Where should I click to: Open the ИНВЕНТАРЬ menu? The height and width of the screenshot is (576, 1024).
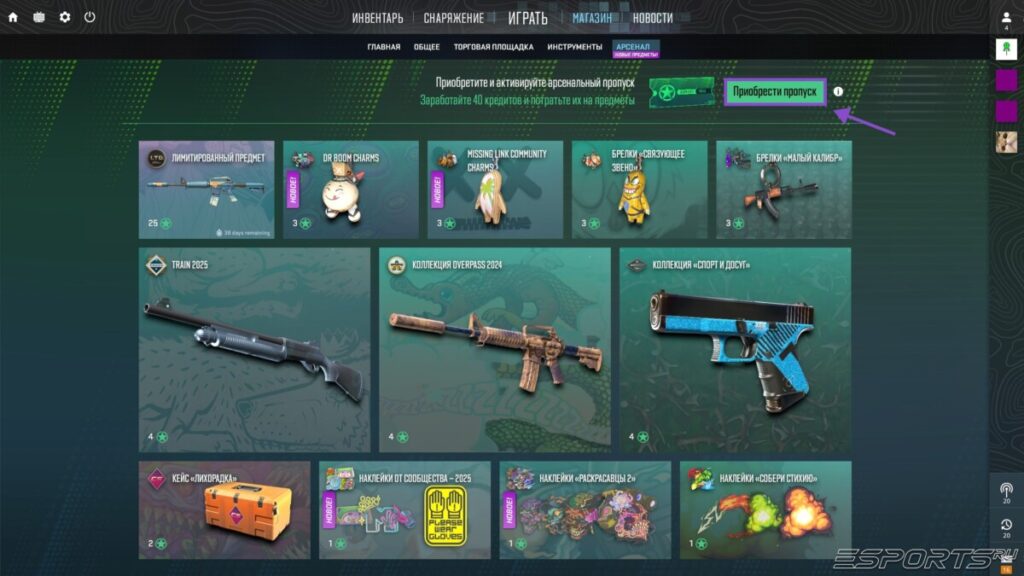click(378, 18)
